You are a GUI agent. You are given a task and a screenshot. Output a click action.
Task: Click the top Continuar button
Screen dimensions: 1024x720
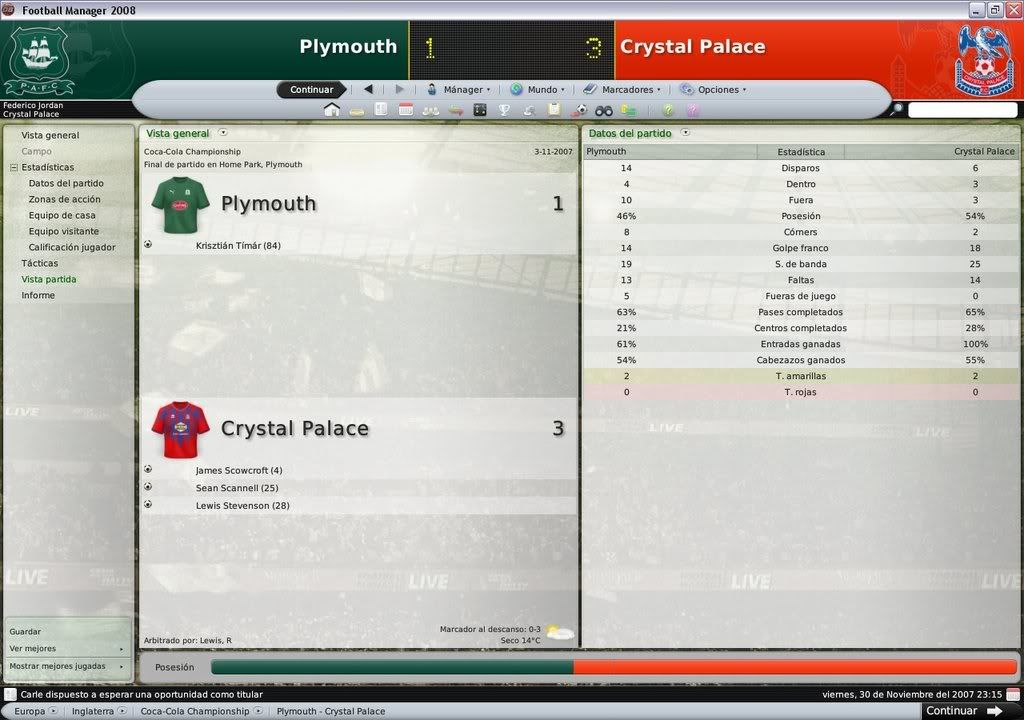tap(311, 90)
